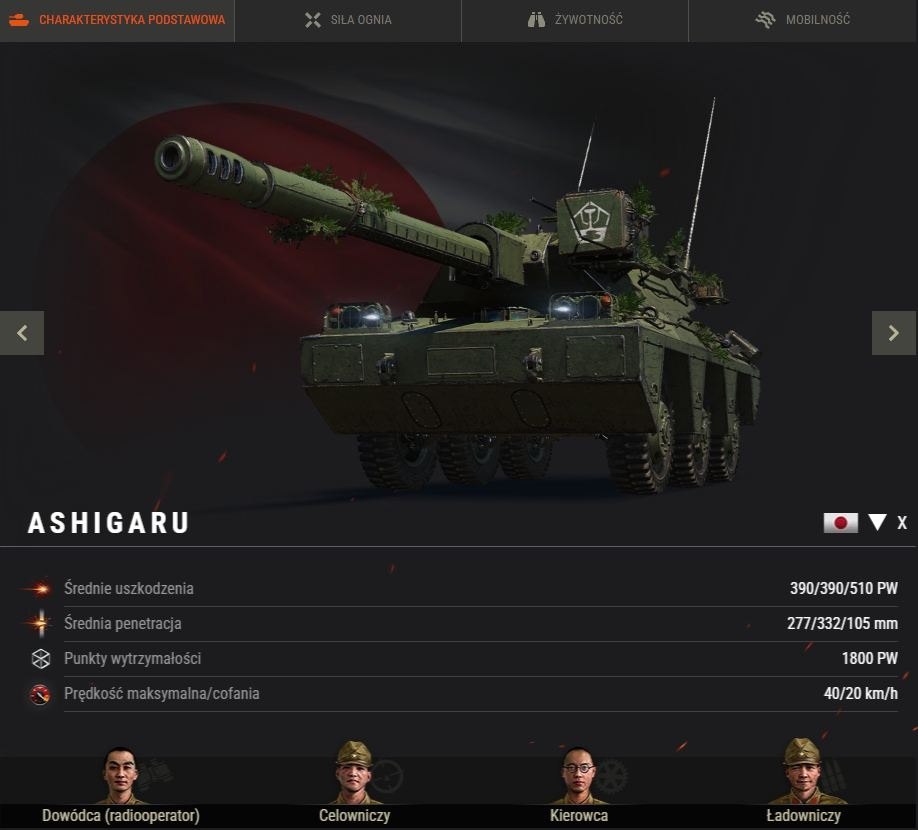View the Ładowniczy crew member
The height and width of the screenshot is (830, 918).
(803, 775)
